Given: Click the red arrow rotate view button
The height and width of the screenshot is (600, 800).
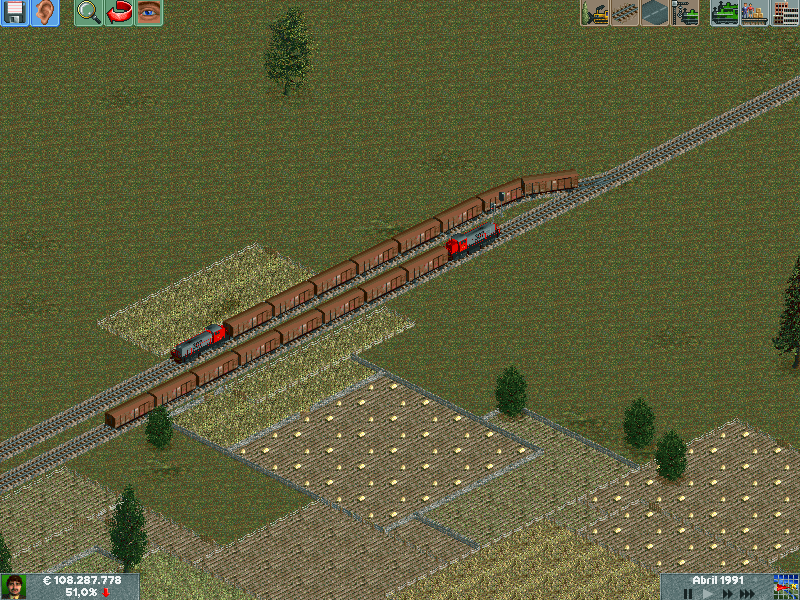Looking at the screenshot, I should [x=119, y=13].
